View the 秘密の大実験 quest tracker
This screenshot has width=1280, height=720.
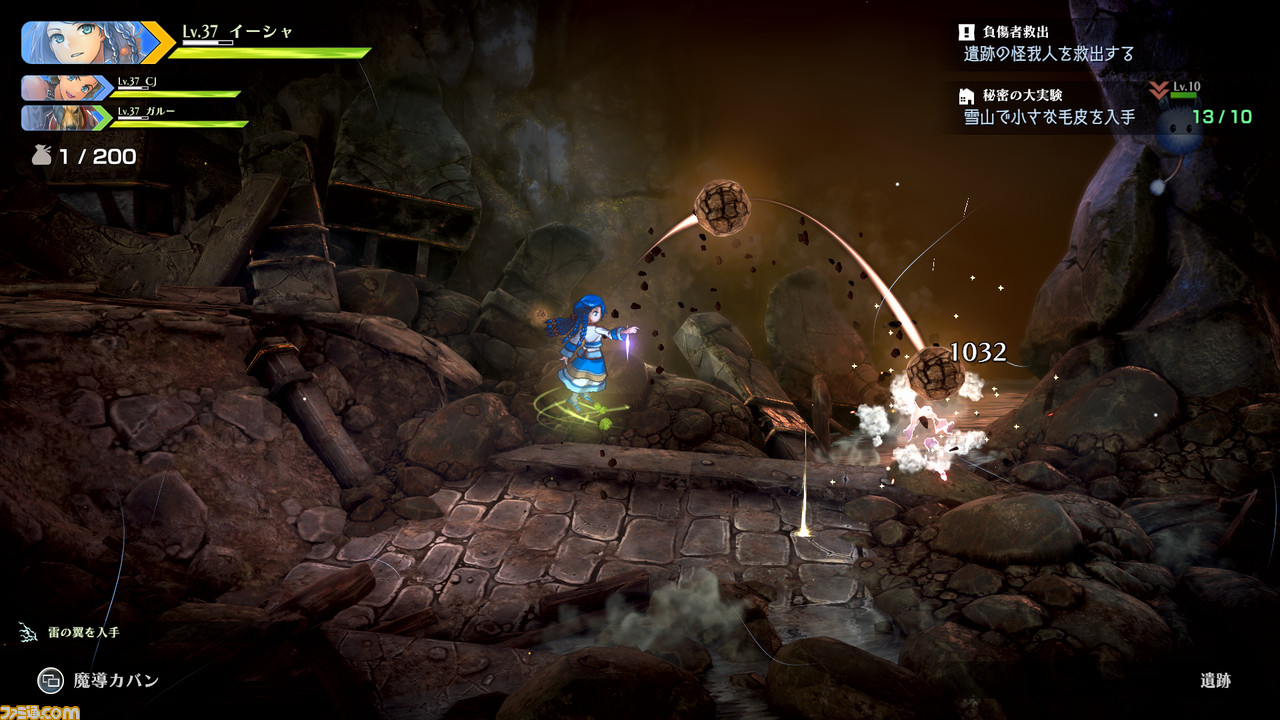point(1046,107)
